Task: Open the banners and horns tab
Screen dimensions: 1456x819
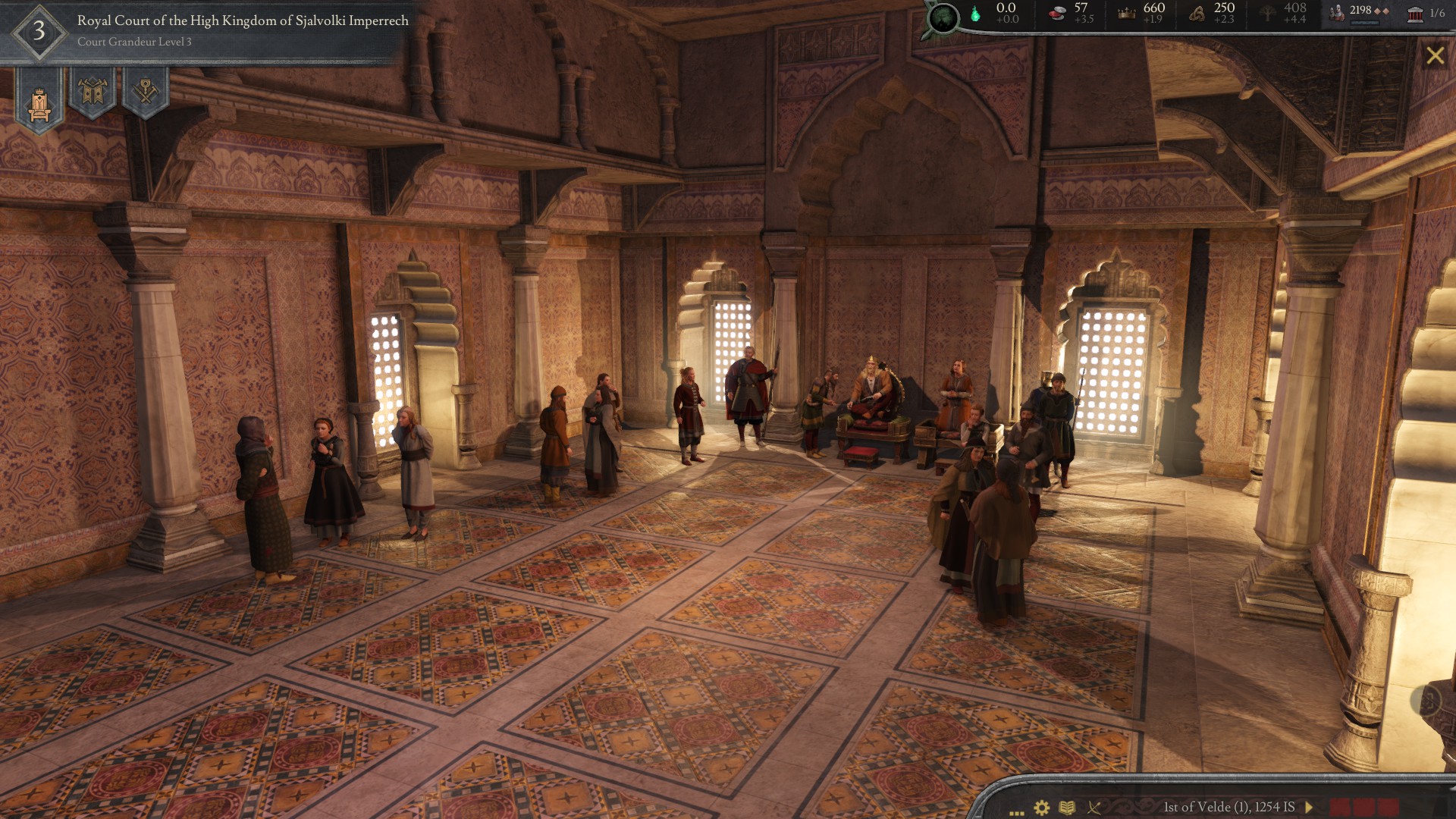Action: point(93,93)
